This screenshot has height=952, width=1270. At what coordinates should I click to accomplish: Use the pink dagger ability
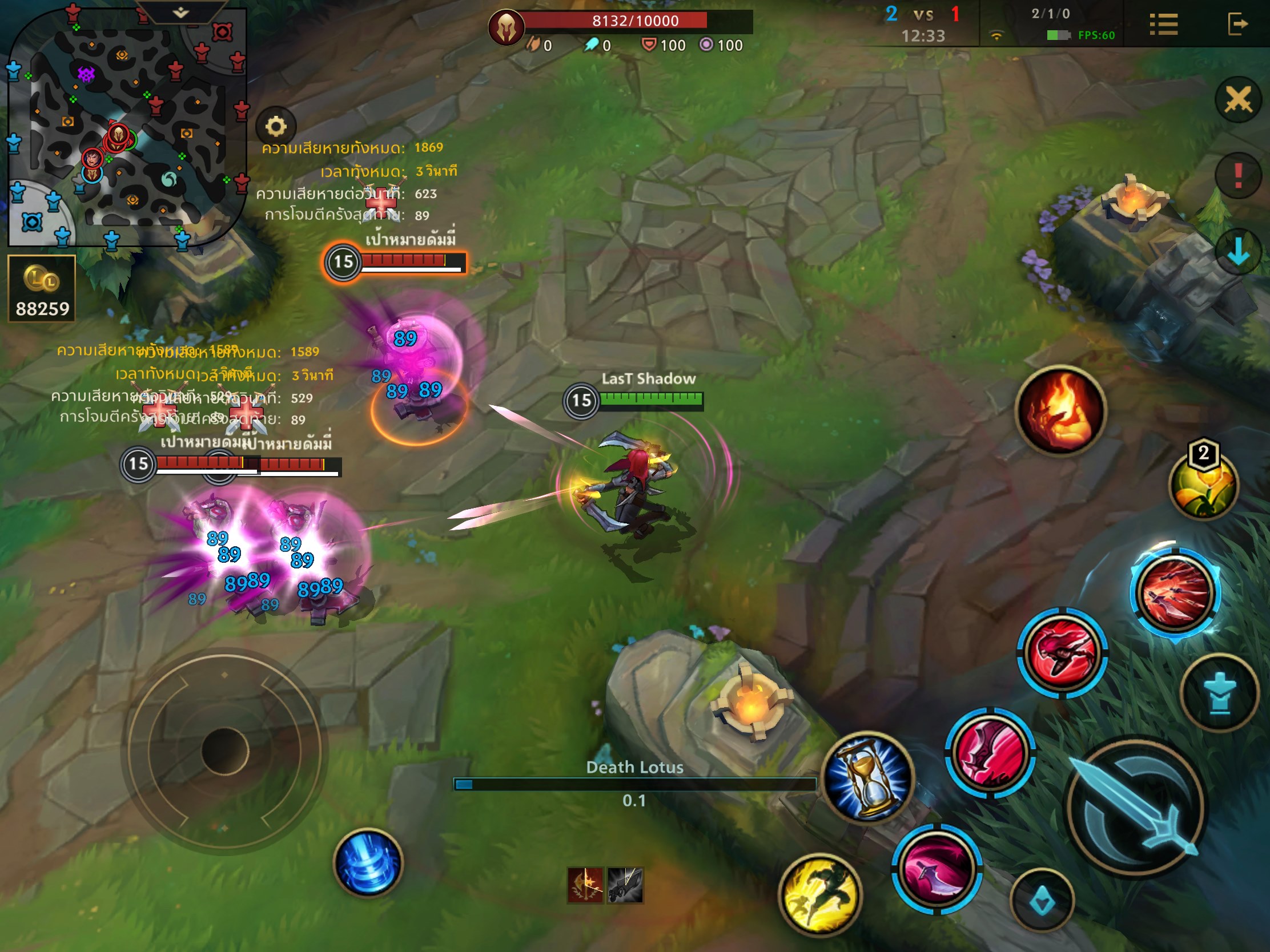pos(937,869)
